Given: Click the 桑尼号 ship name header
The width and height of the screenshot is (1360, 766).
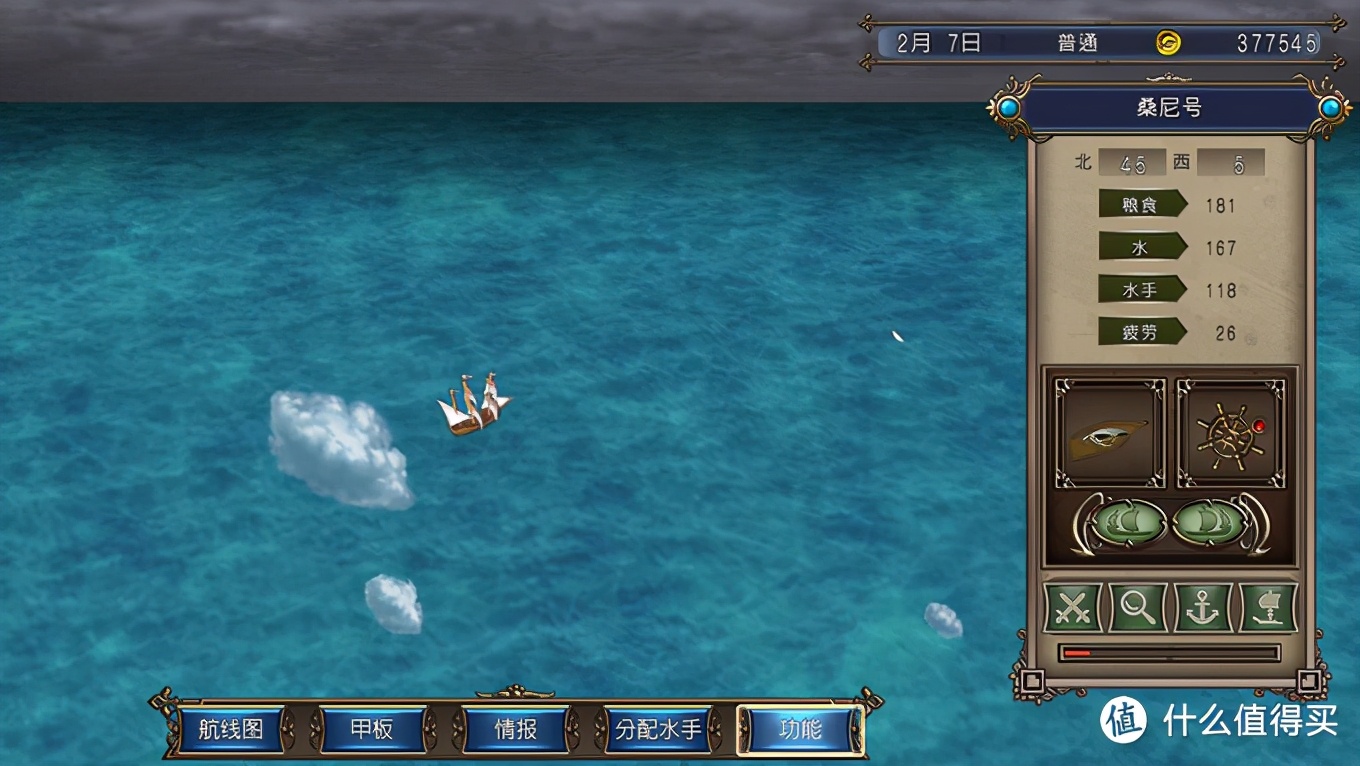Looking at the screenshot, I should 1169,108.
